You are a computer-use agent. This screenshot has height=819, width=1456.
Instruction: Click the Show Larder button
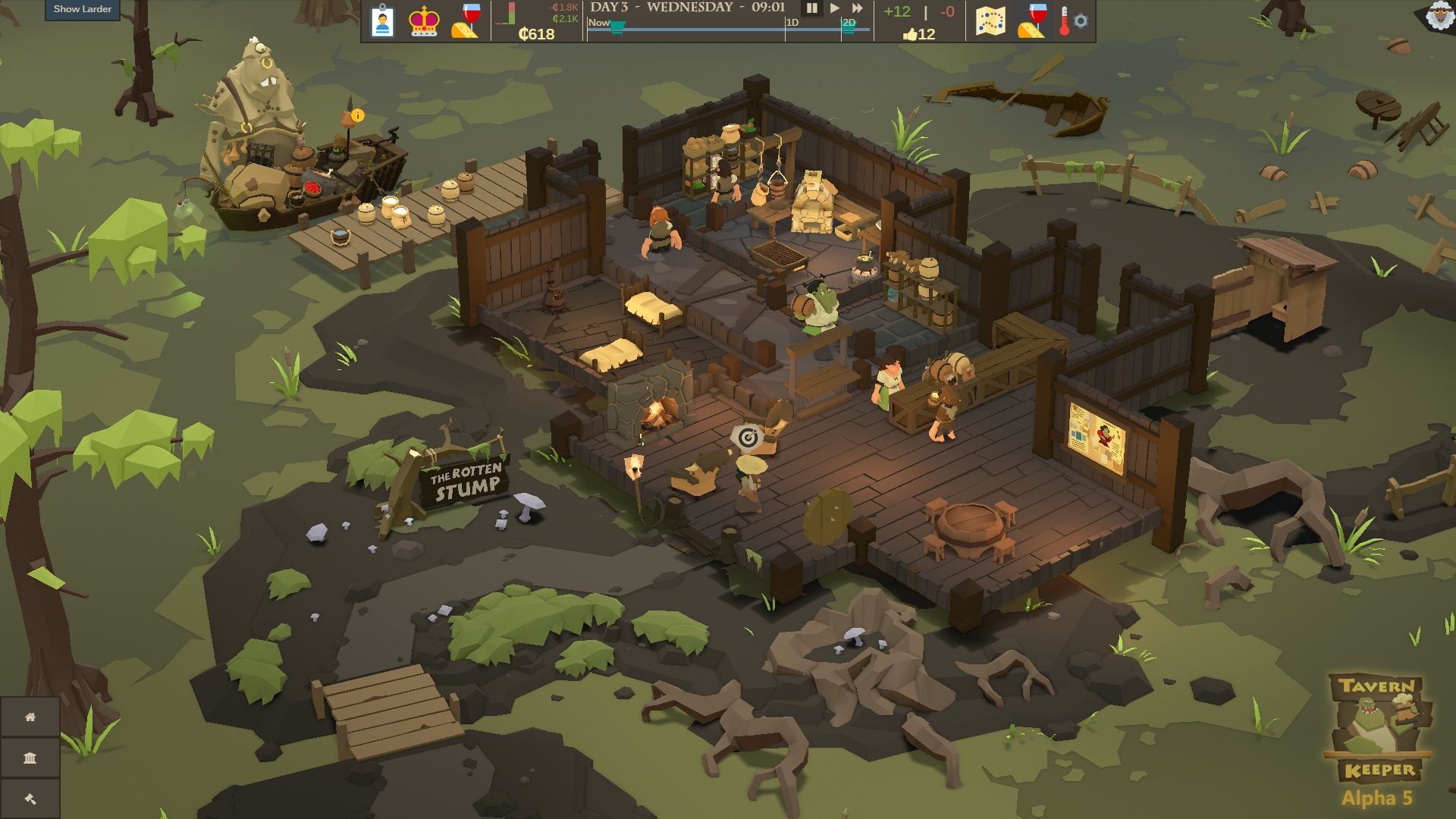point(83,9)
